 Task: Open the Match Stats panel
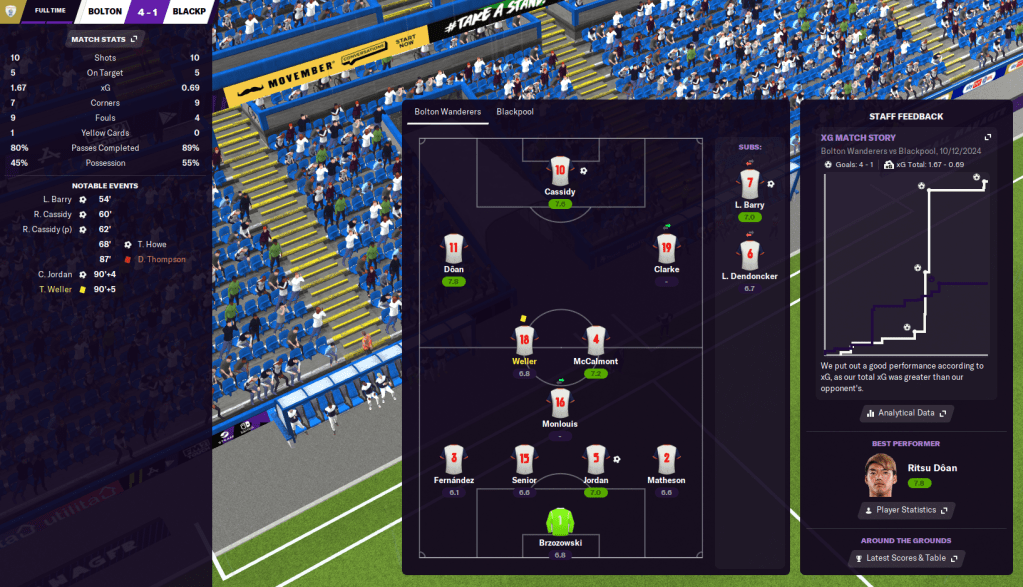click(x=104, y=39)
